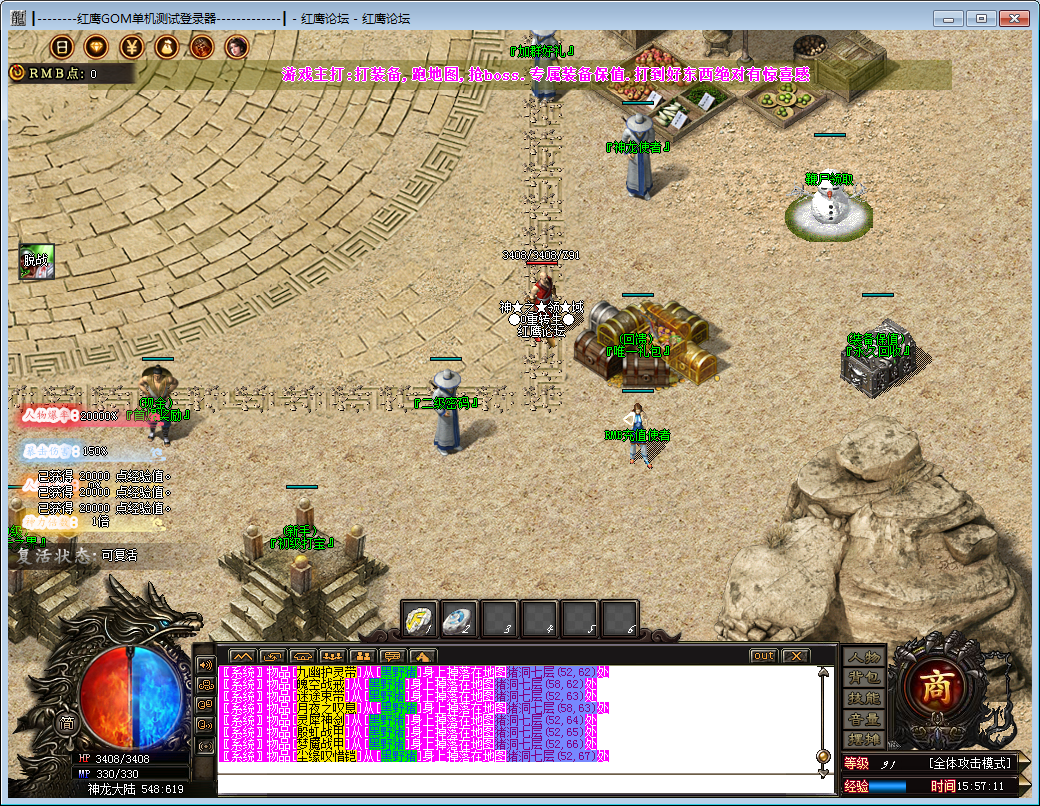The image size is (1040, 806).
Task: Click the speaker chat channel button
Action: point(205,664)
